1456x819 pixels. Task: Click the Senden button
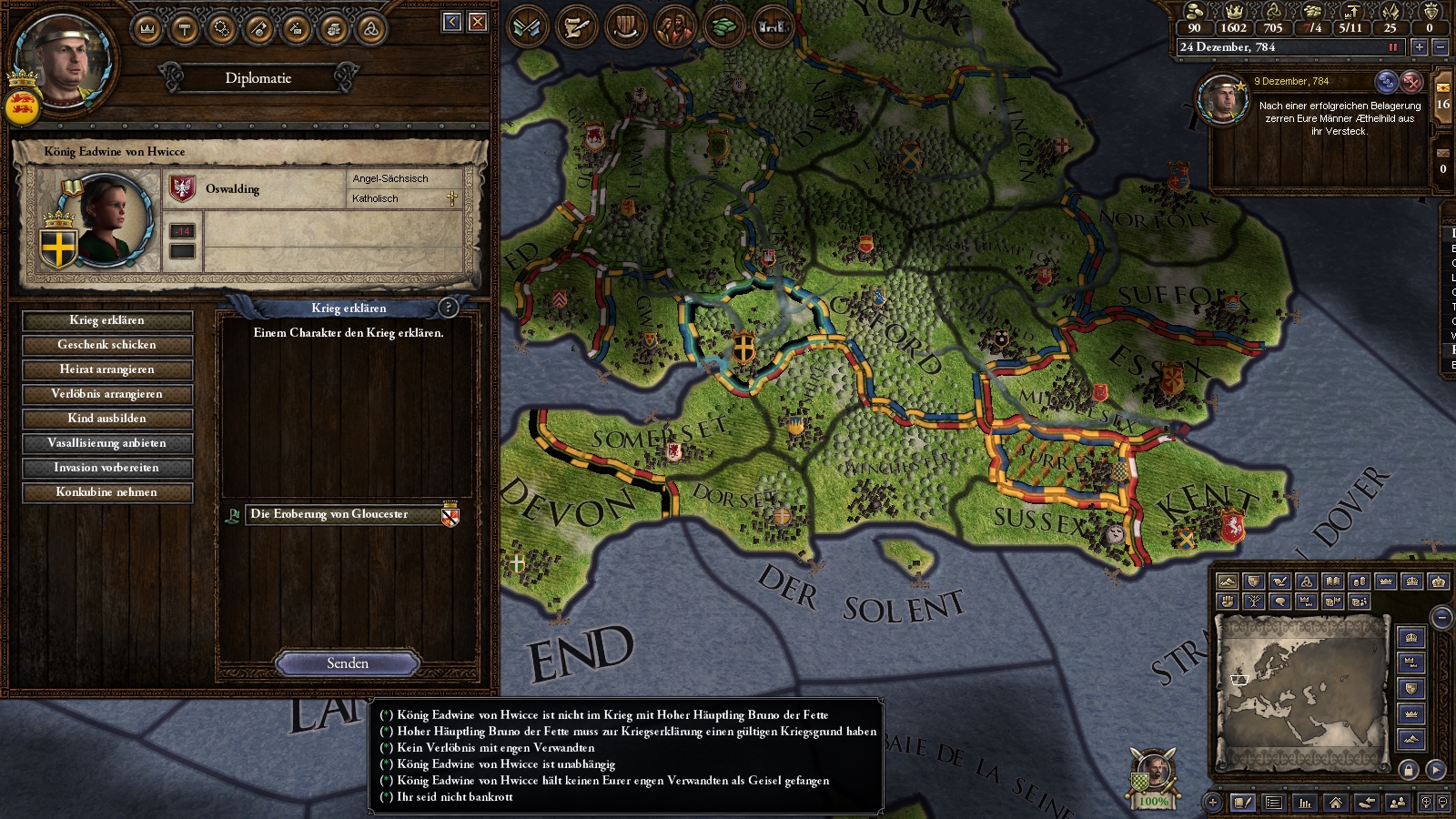[x=348, y=663]
